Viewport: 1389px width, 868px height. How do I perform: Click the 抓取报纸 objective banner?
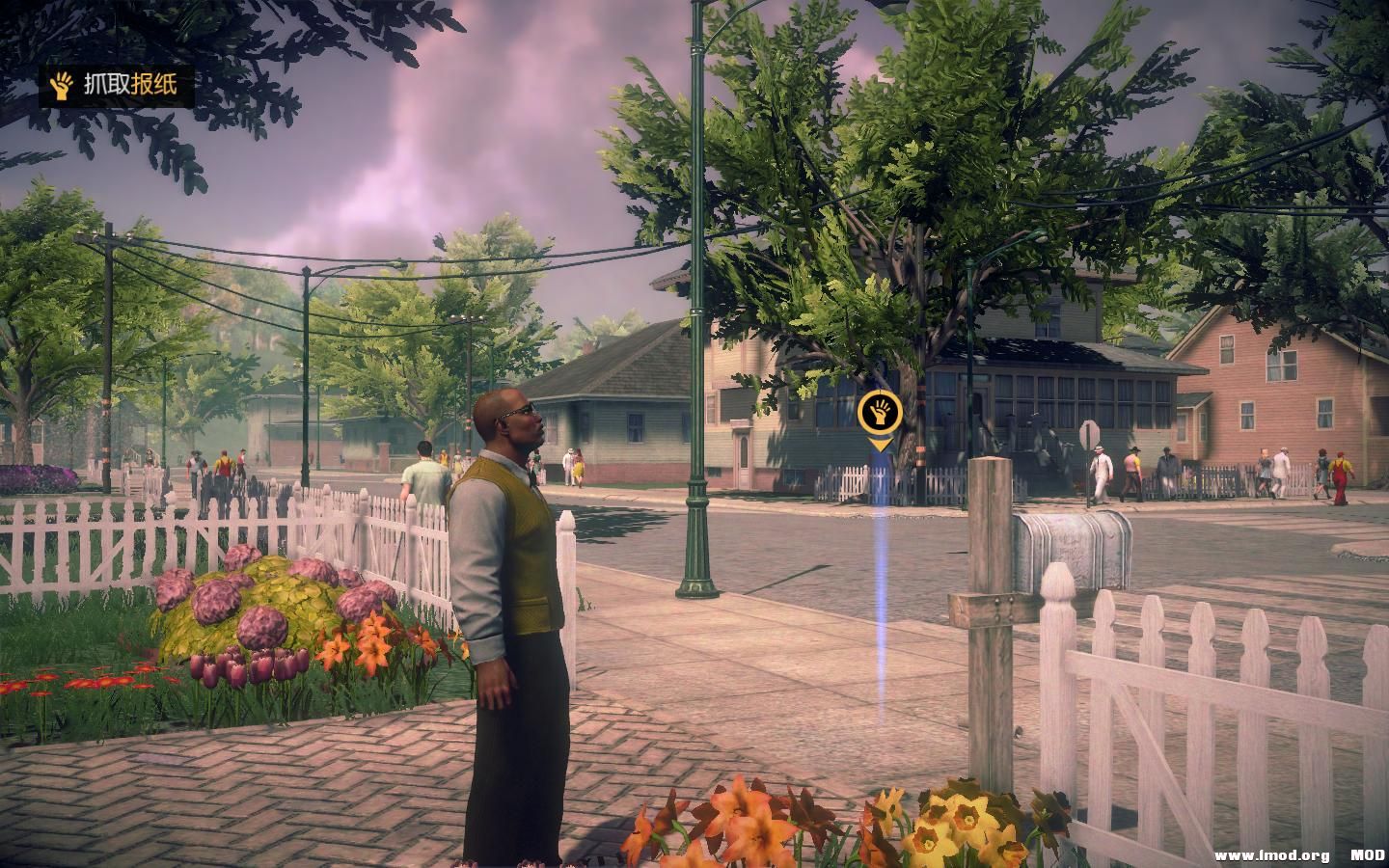pyautogui.click(x=116, y=87)
